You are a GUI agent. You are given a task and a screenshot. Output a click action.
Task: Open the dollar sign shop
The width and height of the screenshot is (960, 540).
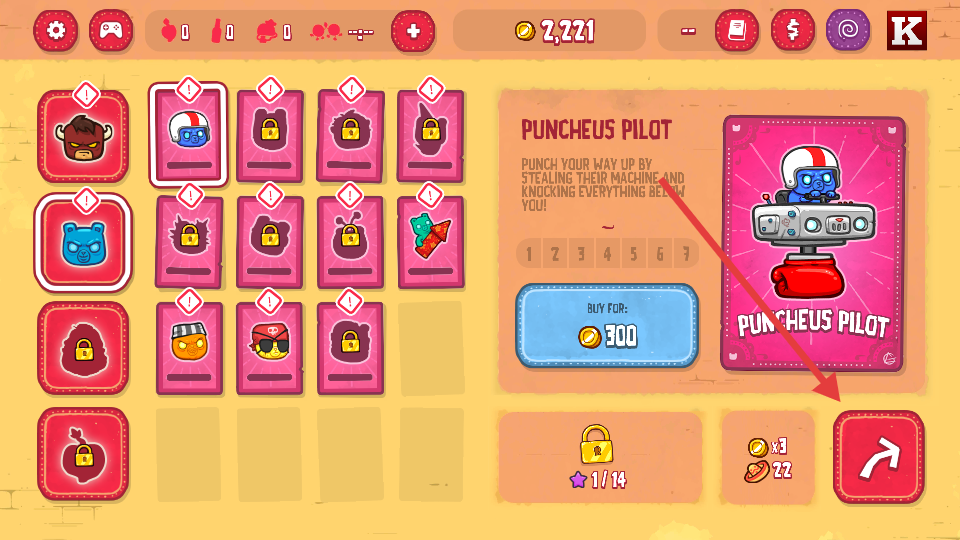(793, 31)
